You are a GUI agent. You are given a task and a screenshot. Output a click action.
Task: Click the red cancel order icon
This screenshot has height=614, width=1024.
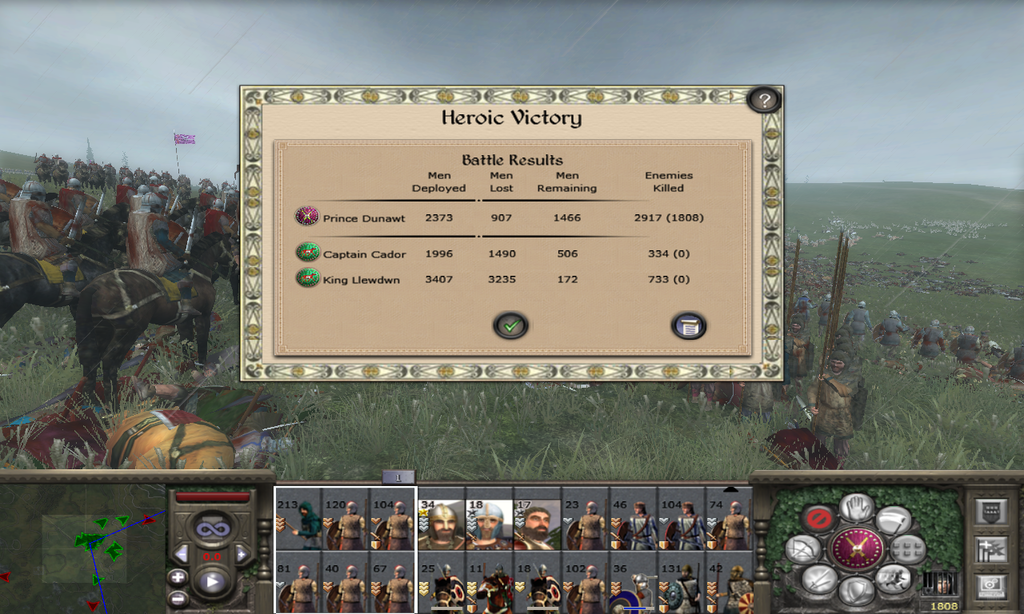pos(819,519)
